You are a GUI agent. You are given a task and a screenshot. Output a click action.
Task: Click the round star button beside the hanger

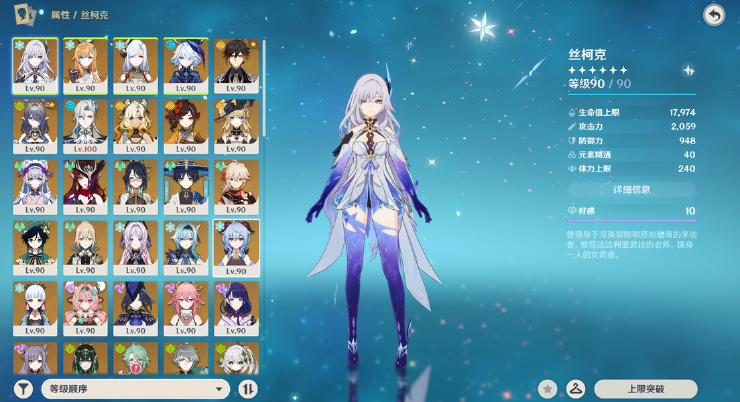(547, 389)
